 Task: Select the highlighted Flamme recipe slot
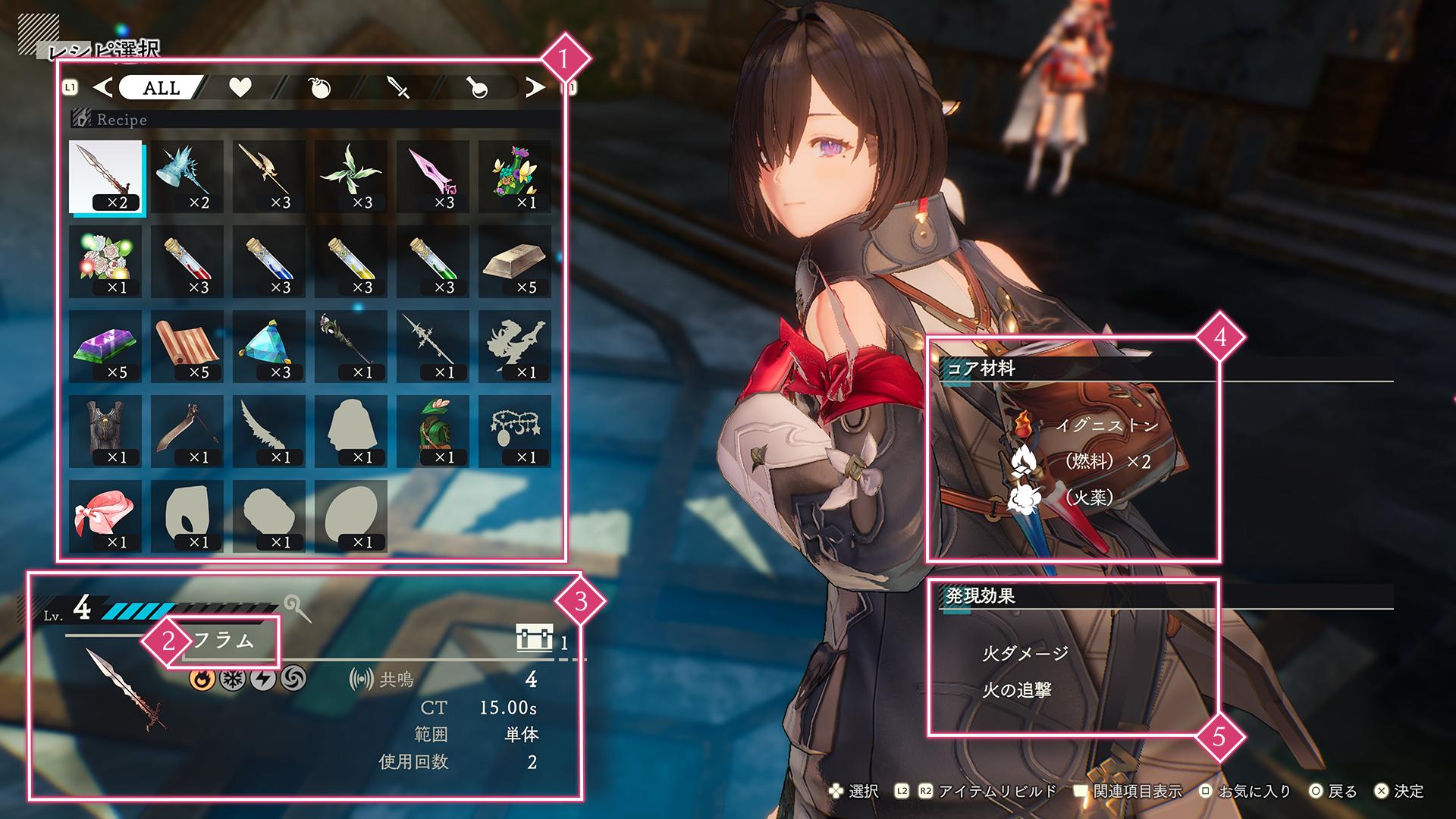click(105, 177)
